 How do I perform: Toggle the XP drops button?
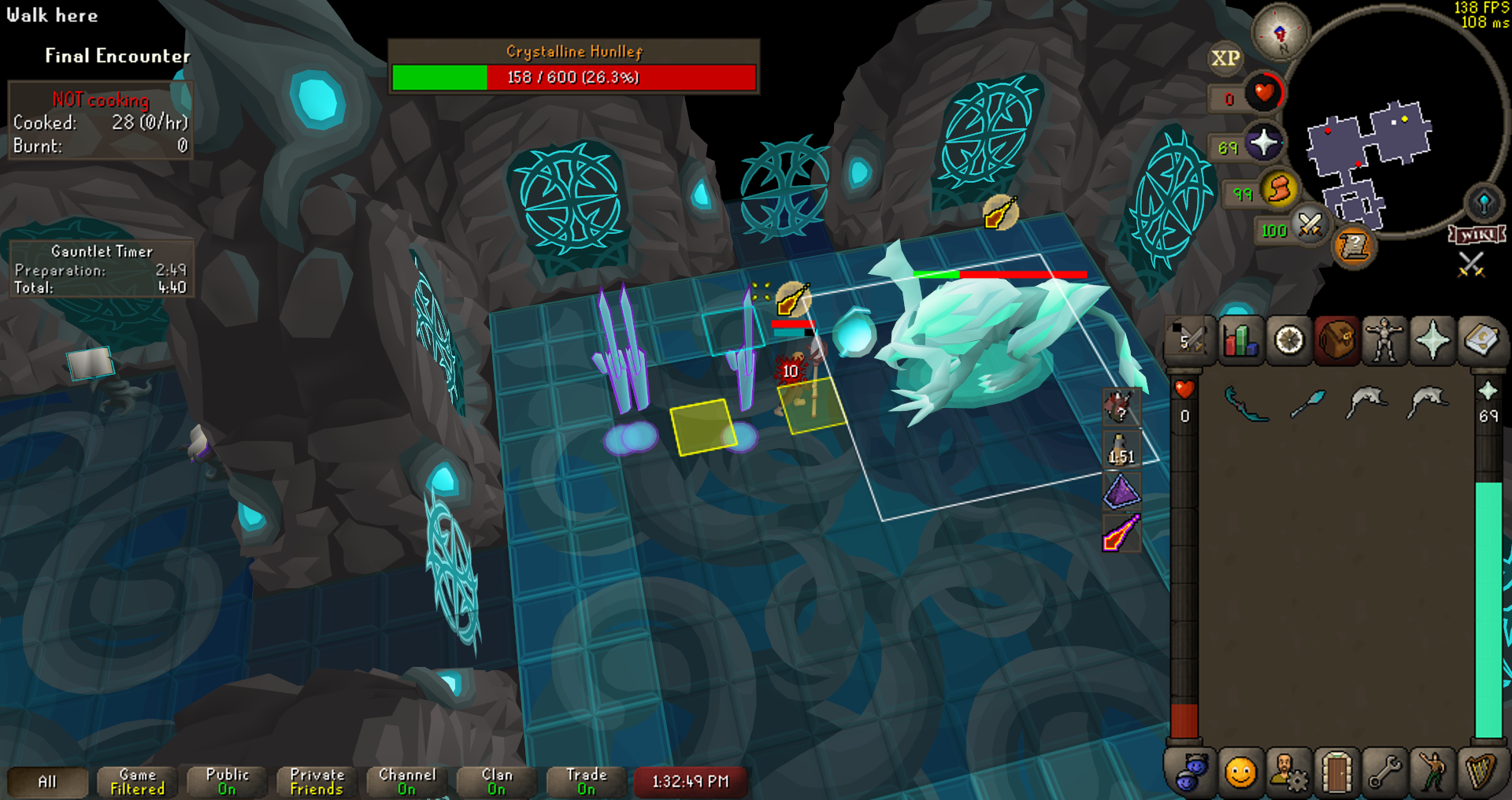(1225, 58)
